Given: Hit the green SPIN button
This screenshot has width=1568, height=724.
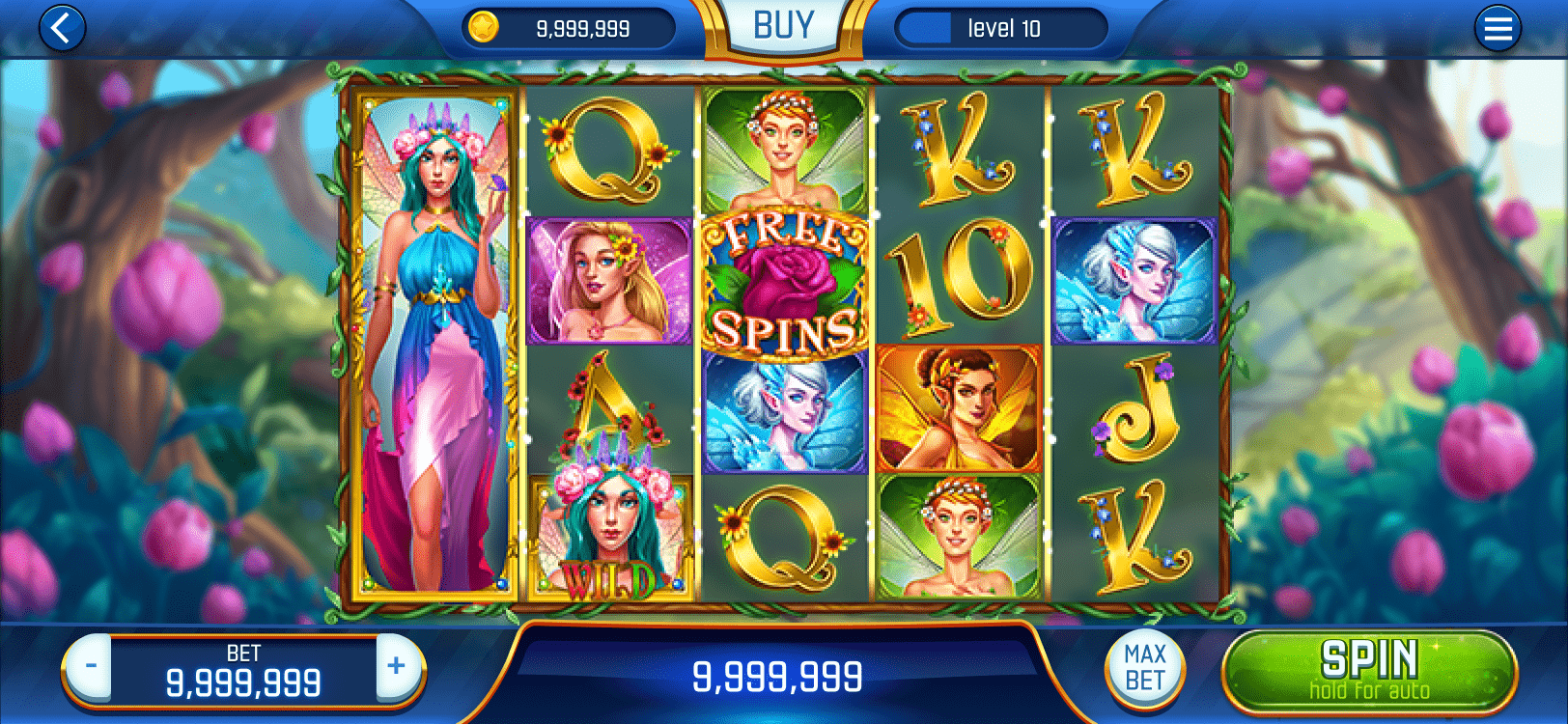Looking at the screenshot, I should tap(1368, 670).
